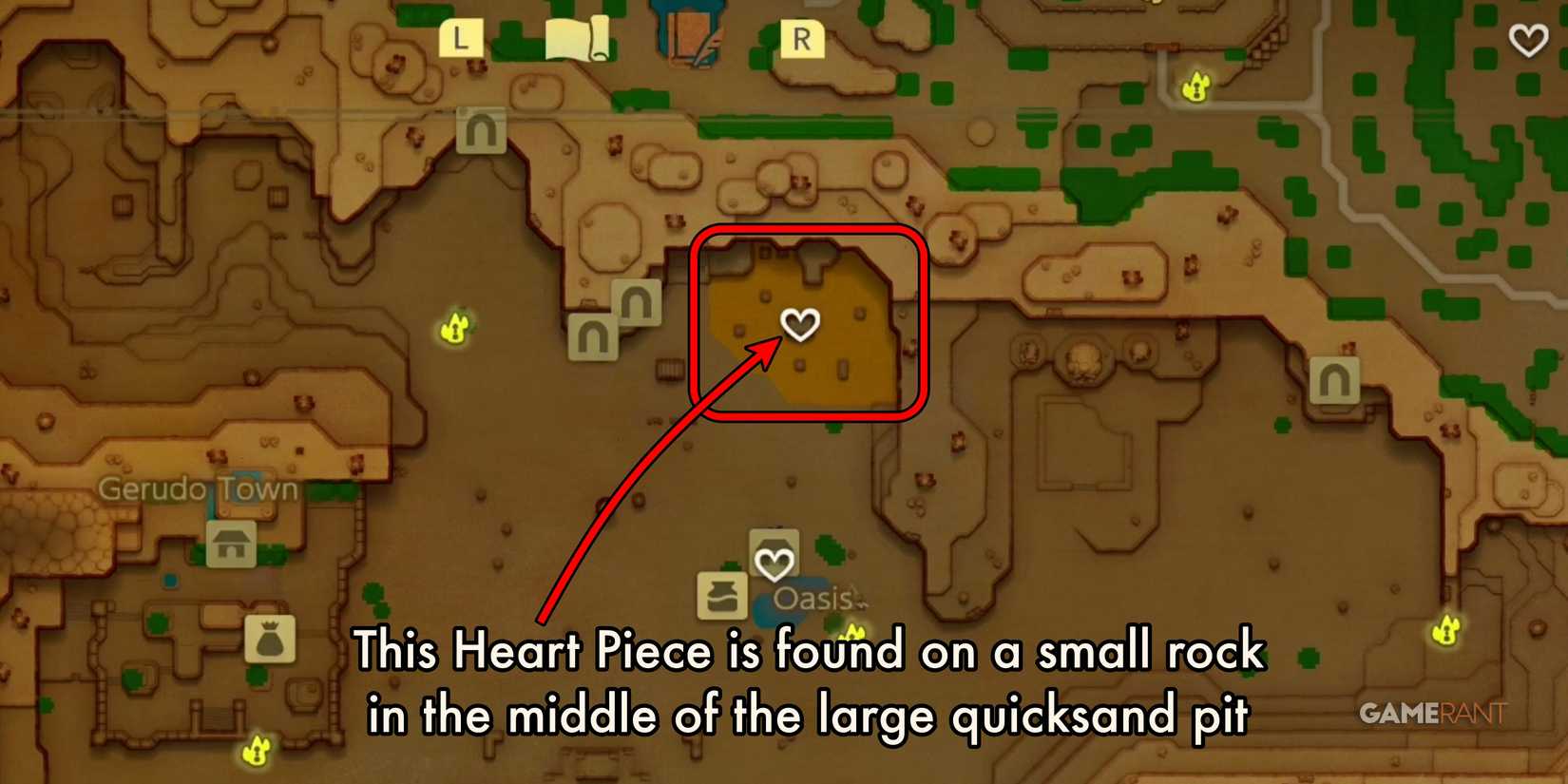
Task: Select the fairy flame marker in the bottom-right
Action: pos(1445,630)
